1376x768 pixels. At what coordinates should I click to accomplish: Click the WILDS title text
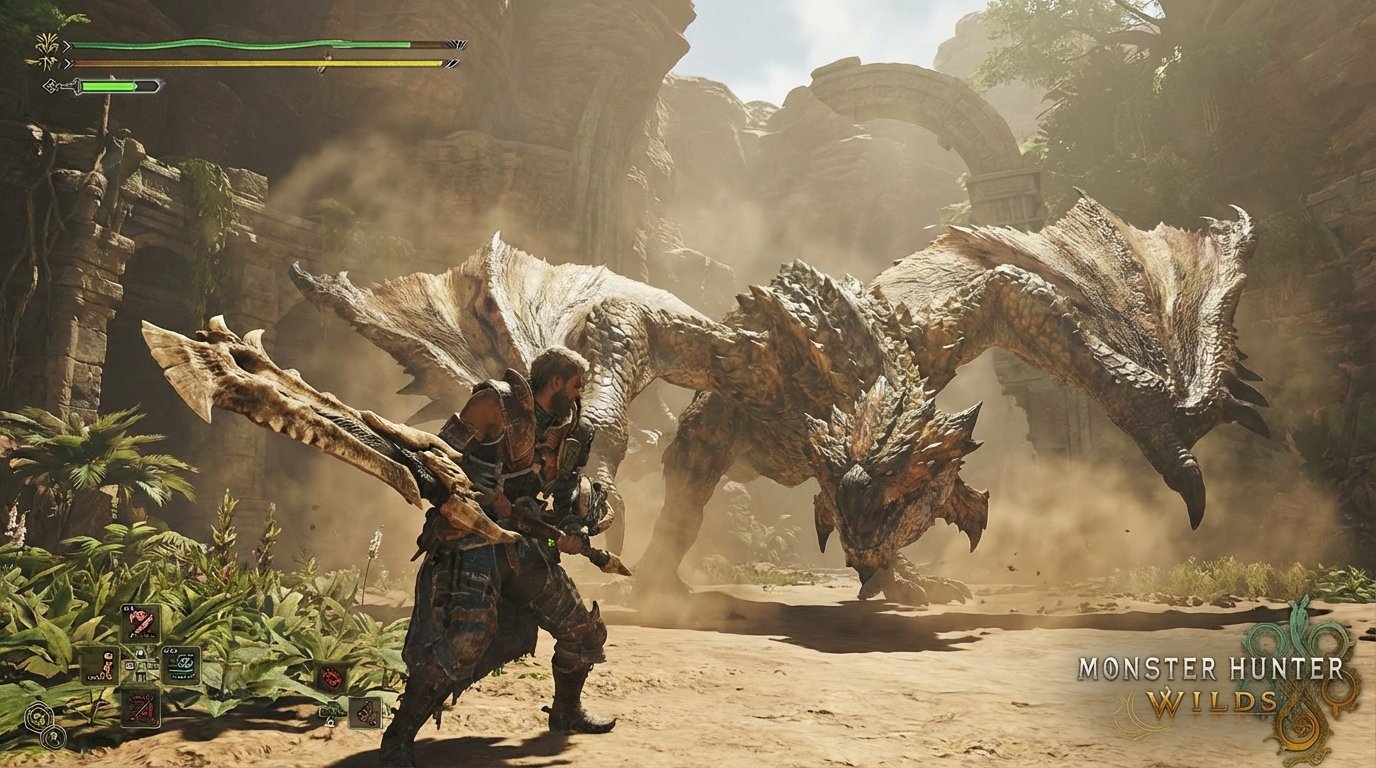(1213, 701)
